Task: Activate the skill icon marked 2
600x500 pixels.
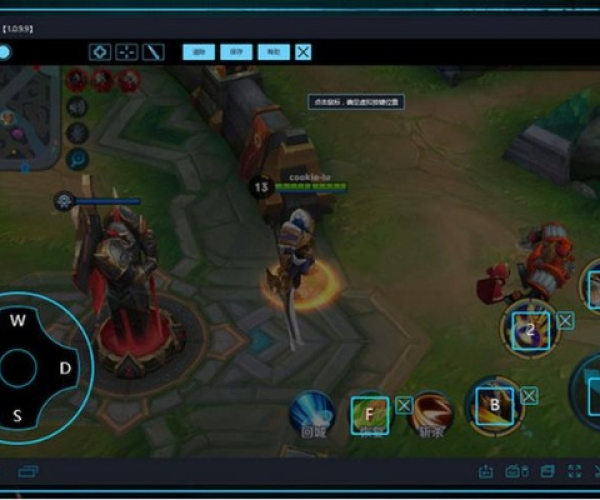Action: click(x=530, y=327)
